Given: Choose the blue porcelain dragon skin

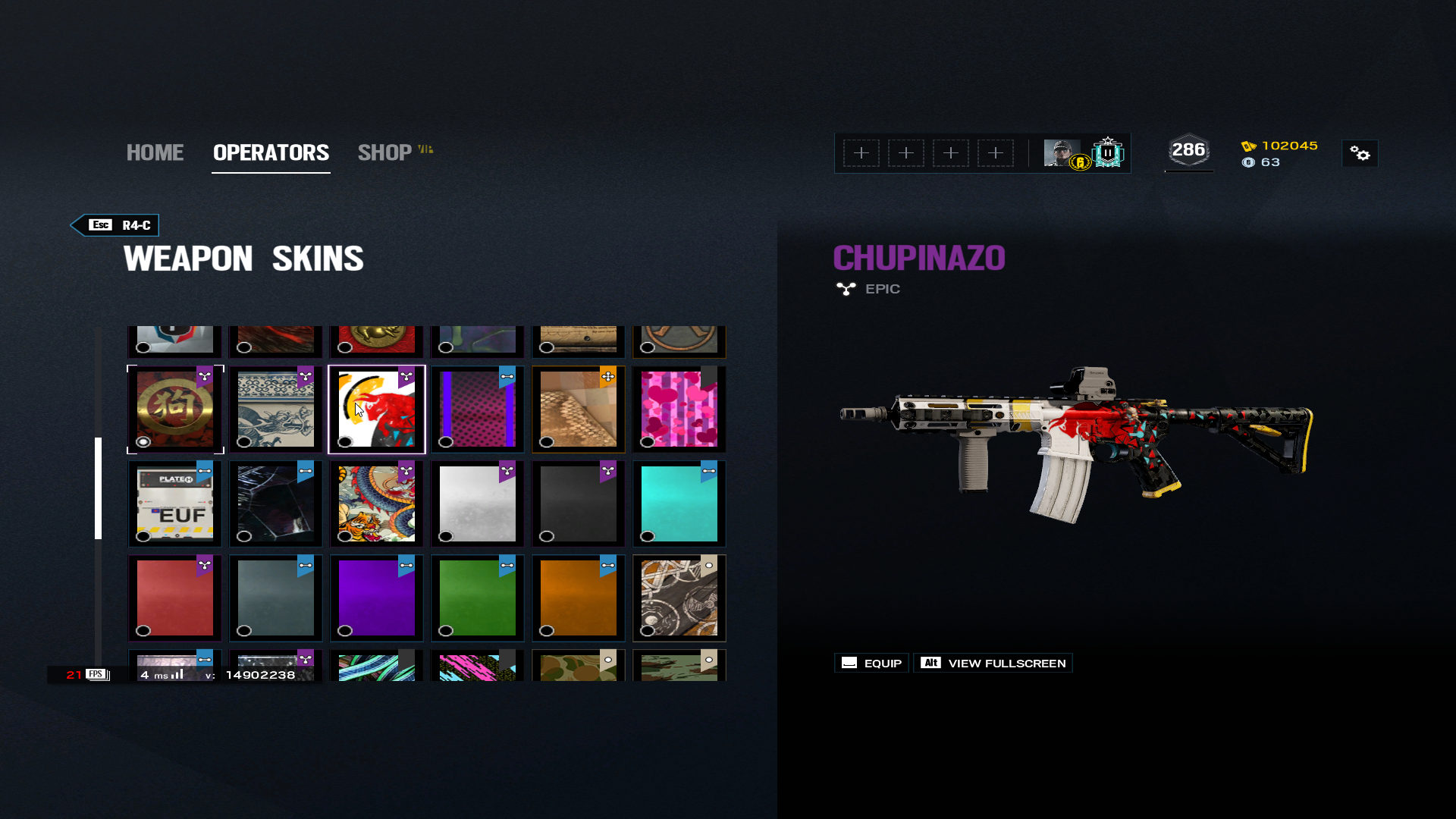Looking at the screenshot, I should click(x=276, y=409).
